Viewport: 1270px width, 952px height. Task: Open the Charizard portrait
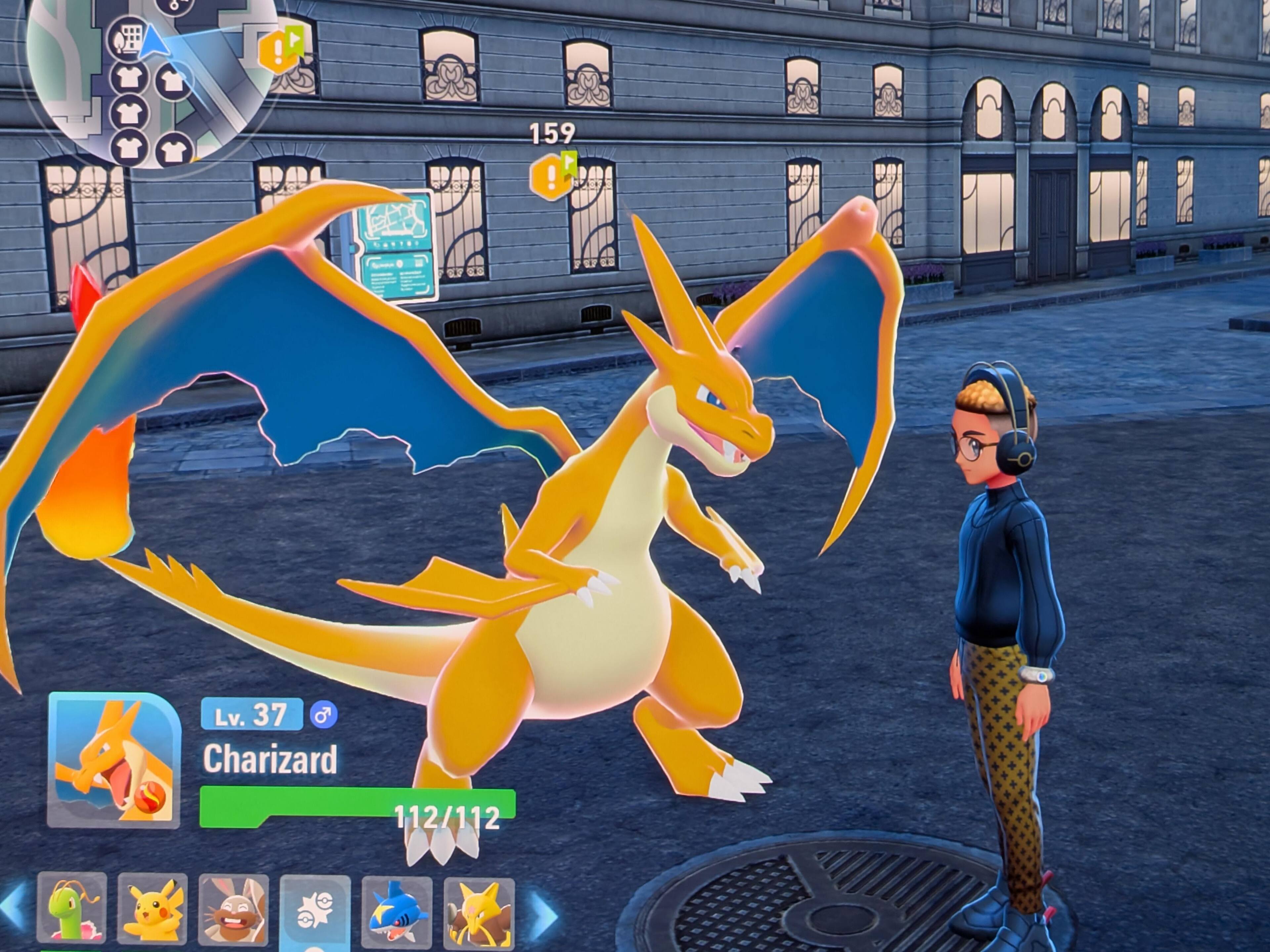click(x=114, y=760)
